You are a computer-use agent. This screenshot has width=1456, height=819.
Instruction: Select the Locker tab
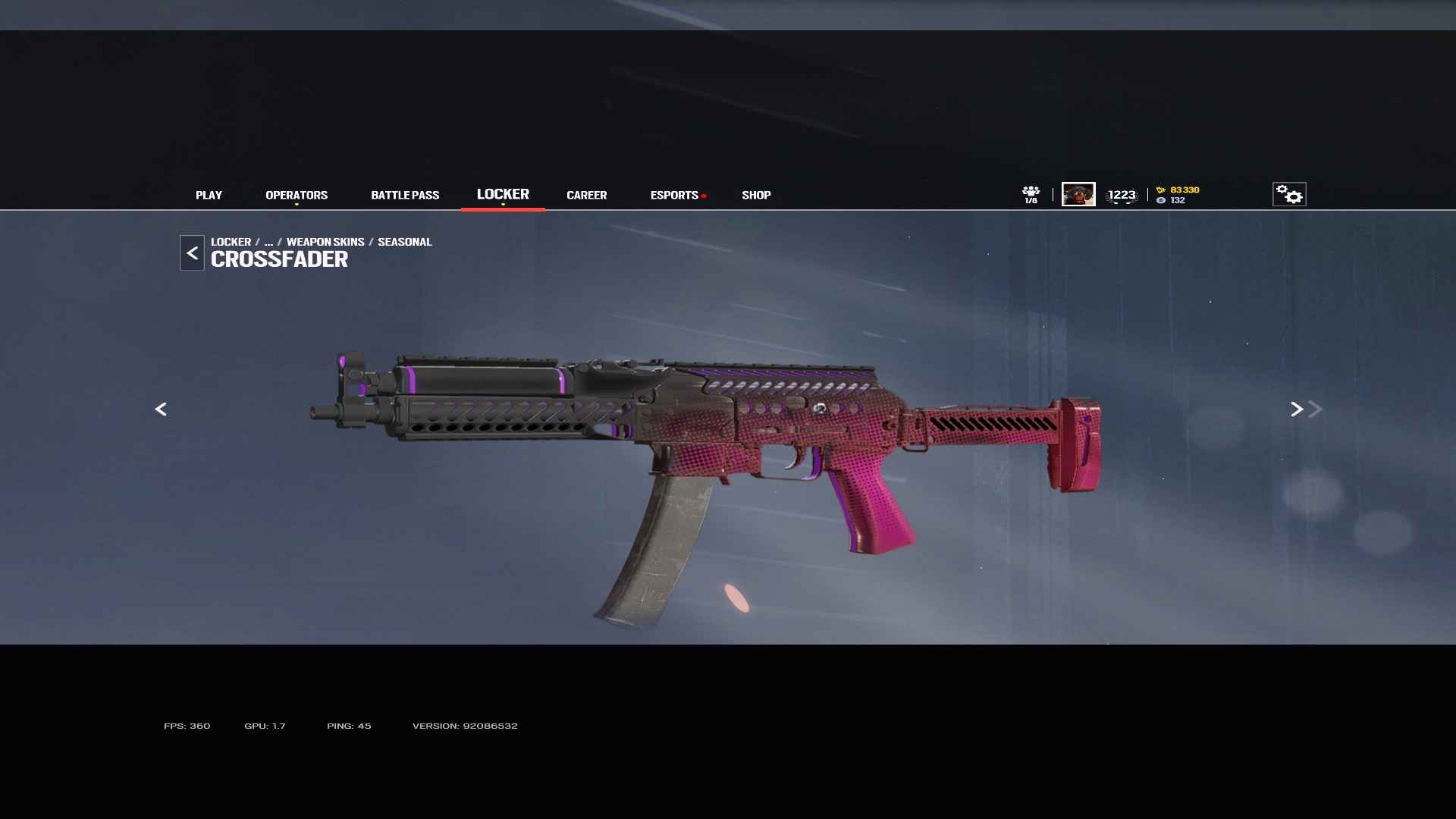[503, 194]
